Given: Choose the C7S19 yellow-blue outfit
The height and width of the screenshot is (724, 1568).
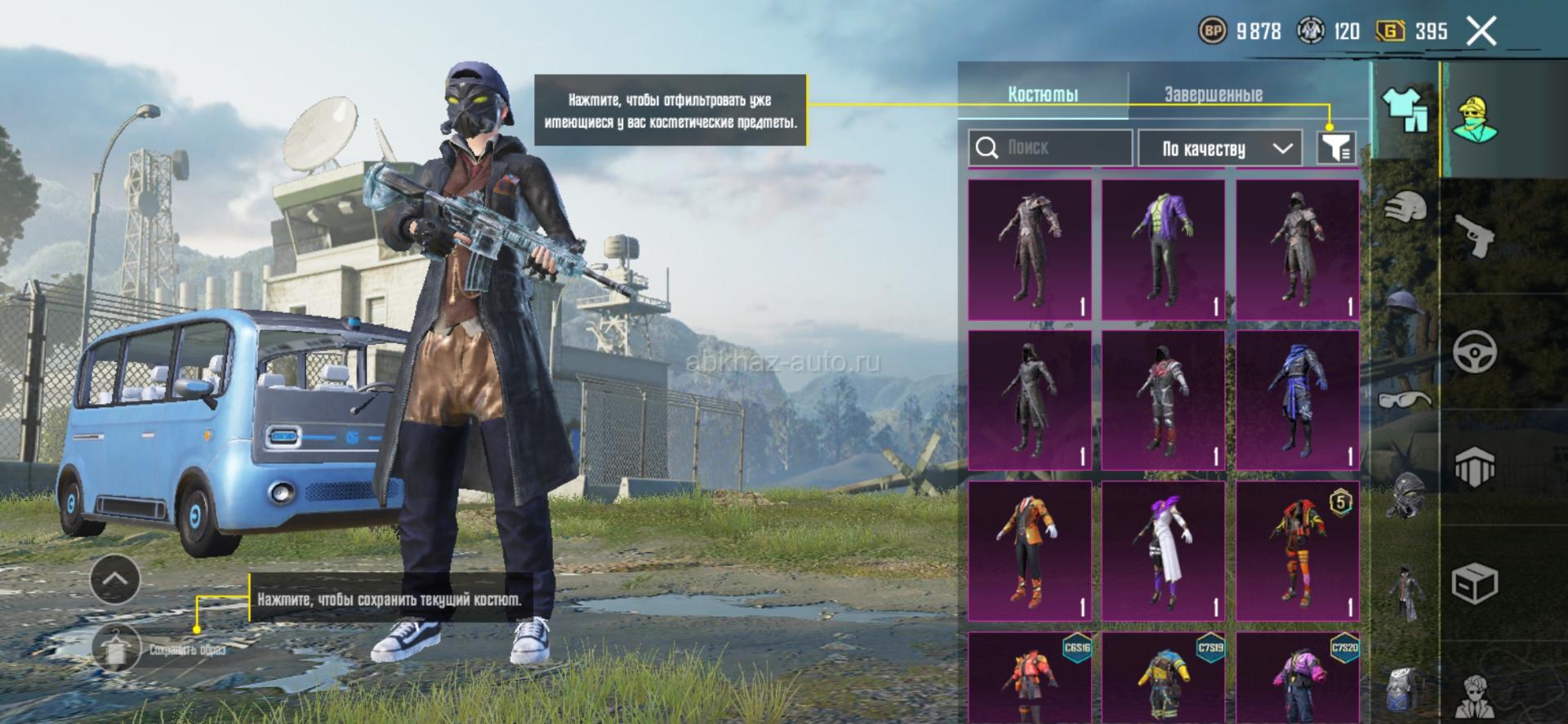Looking at the screenshot, I should coord(1163,678).
